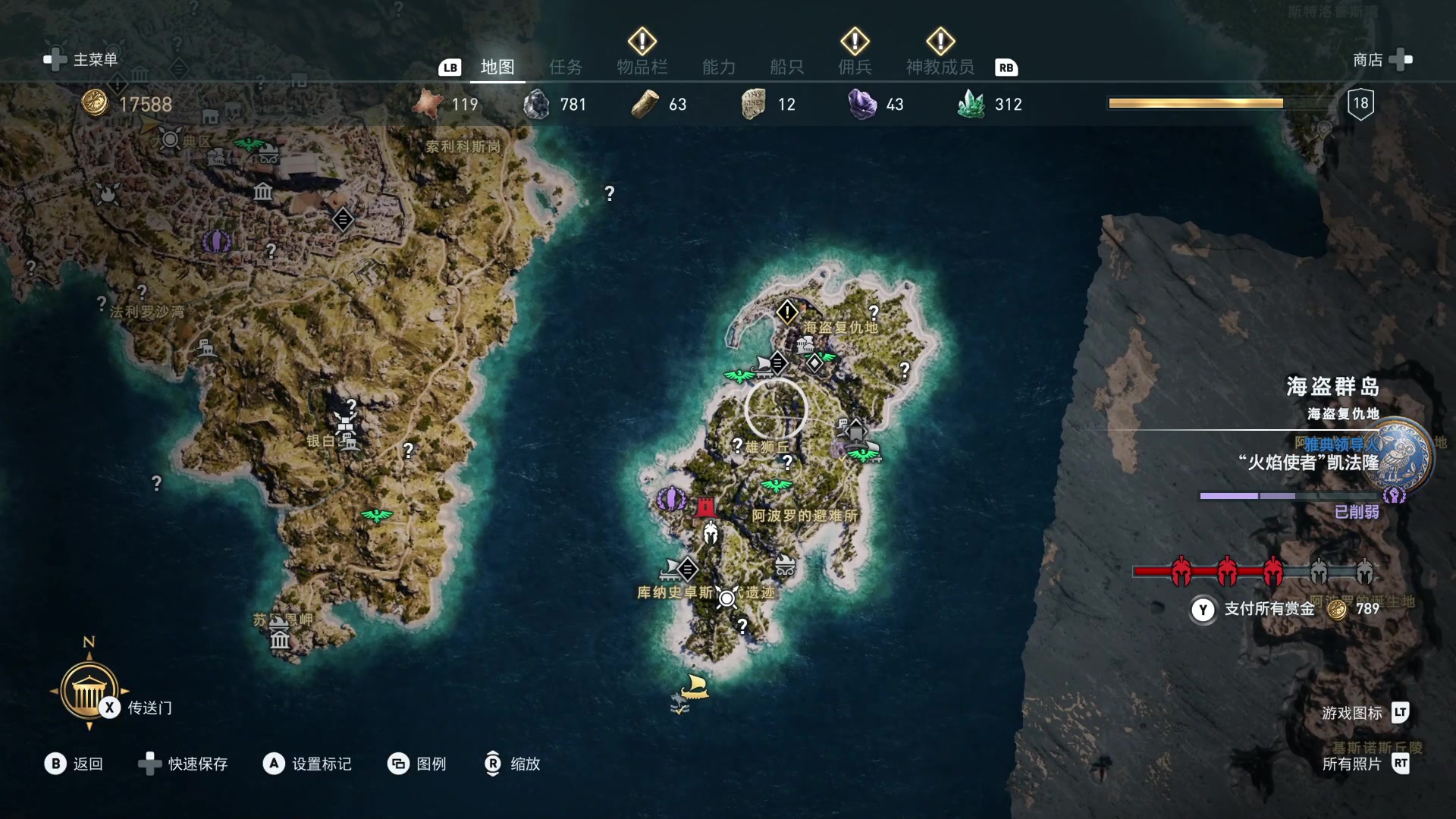The image size is (1456, 819).
Task: Choose 快速保存 quick save
Action: pos(184,764)
